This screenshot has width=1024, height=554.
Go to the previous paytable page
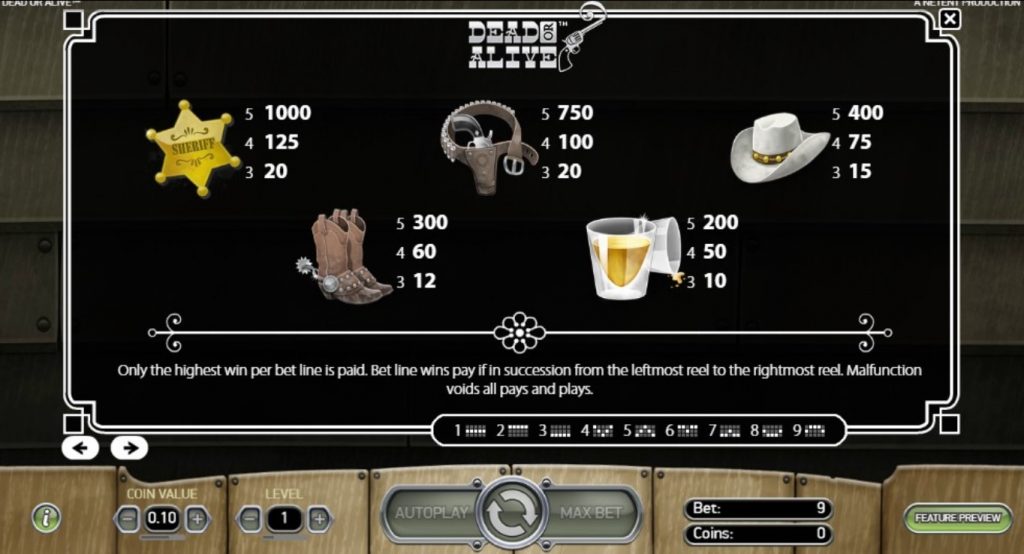80,447
